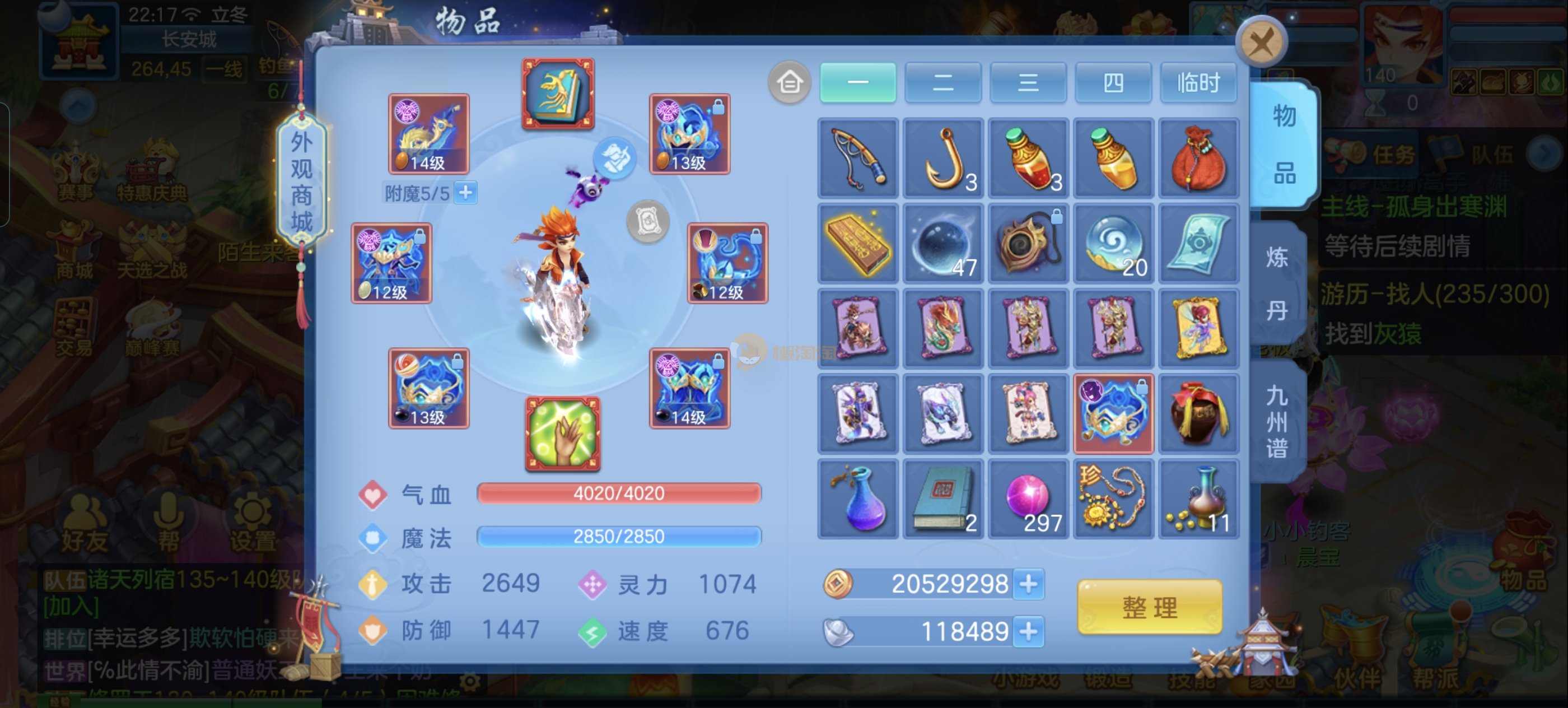Select the blue book item

coord(943,499)
